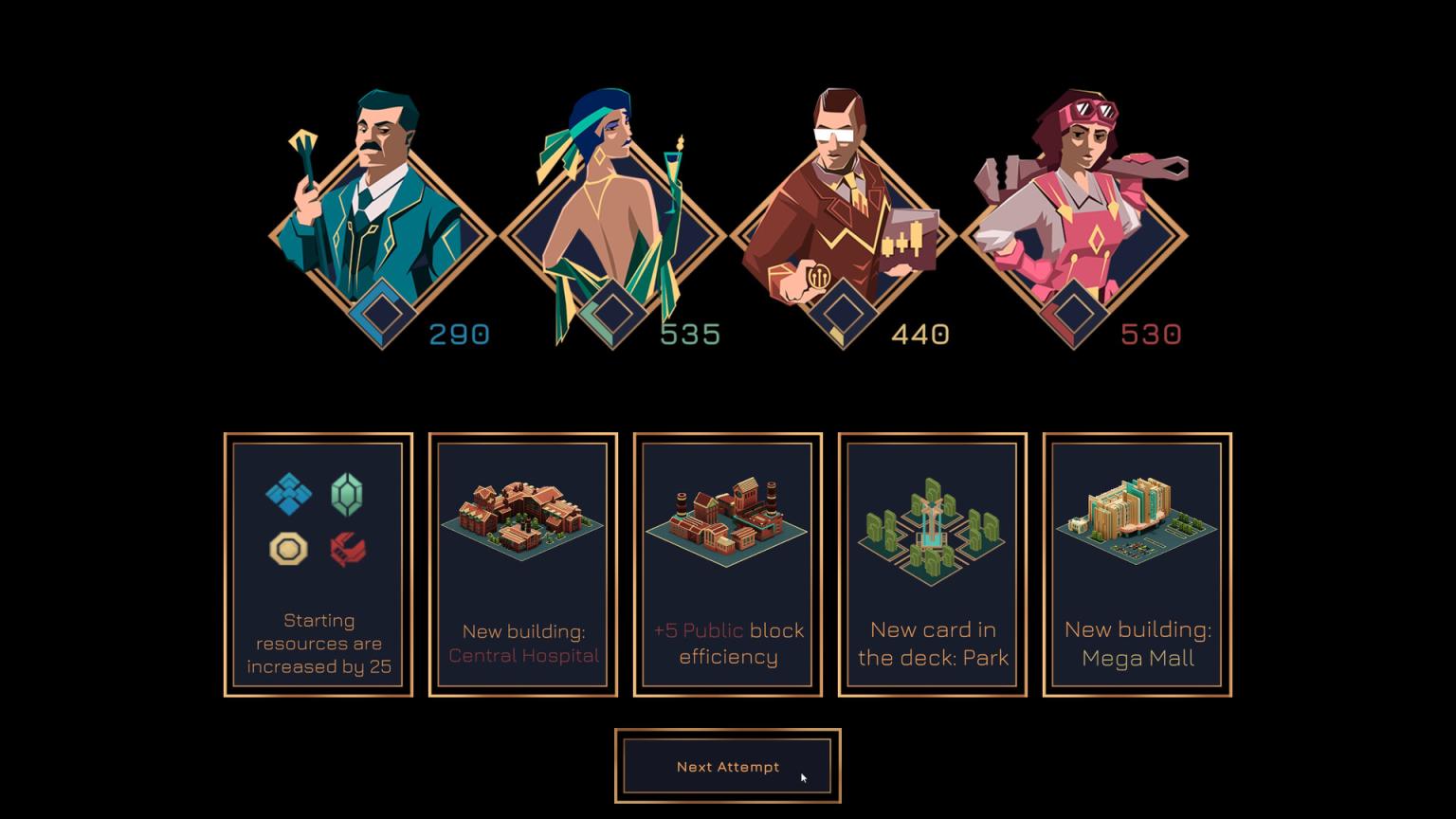Click the diamond emblem under the flapper character

[611, 313]
